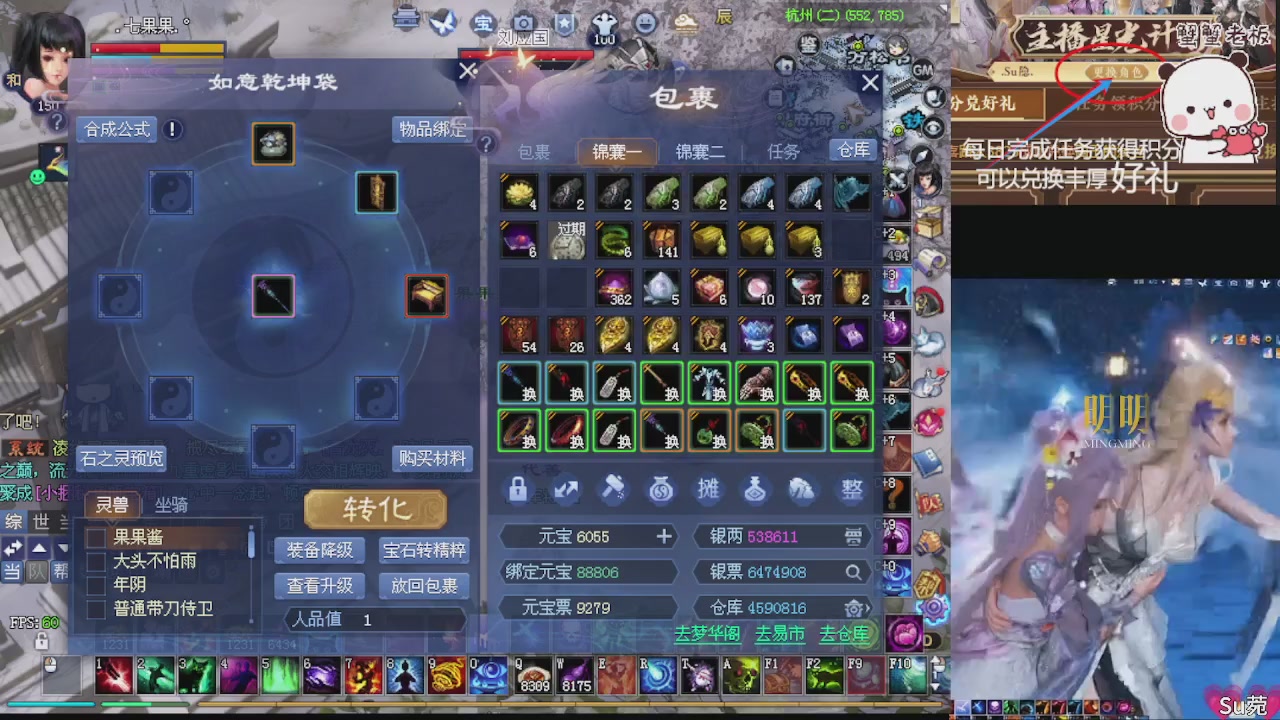Image resolution: width=1280 pixels, height=720 pixels.
Task: Switch to the 锦囊二 tab
Action: (x=702, y=151)
